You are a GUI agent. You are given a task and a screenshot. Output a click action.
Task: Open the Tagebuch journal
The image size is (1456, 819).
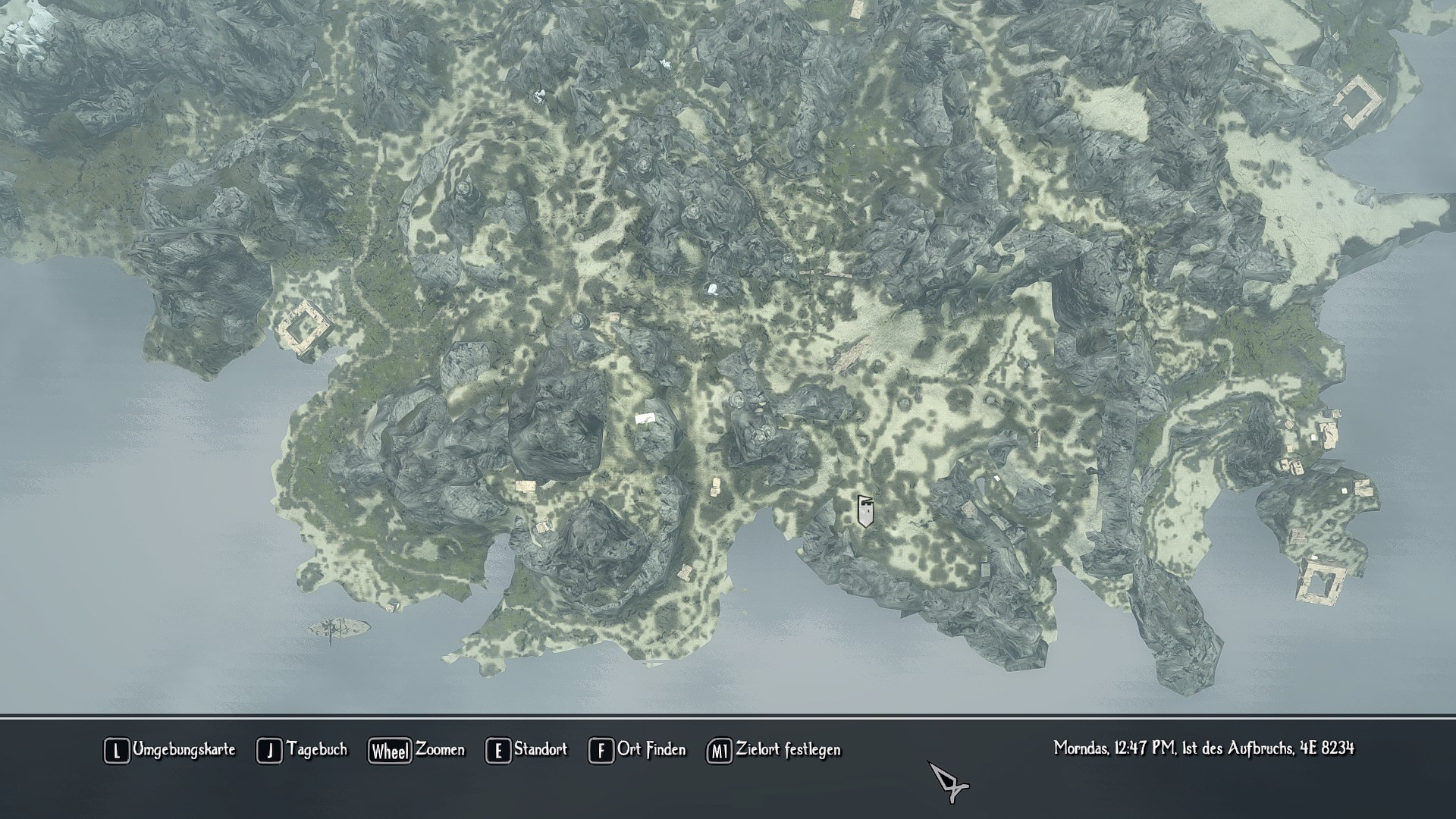(x=302, y=750)
